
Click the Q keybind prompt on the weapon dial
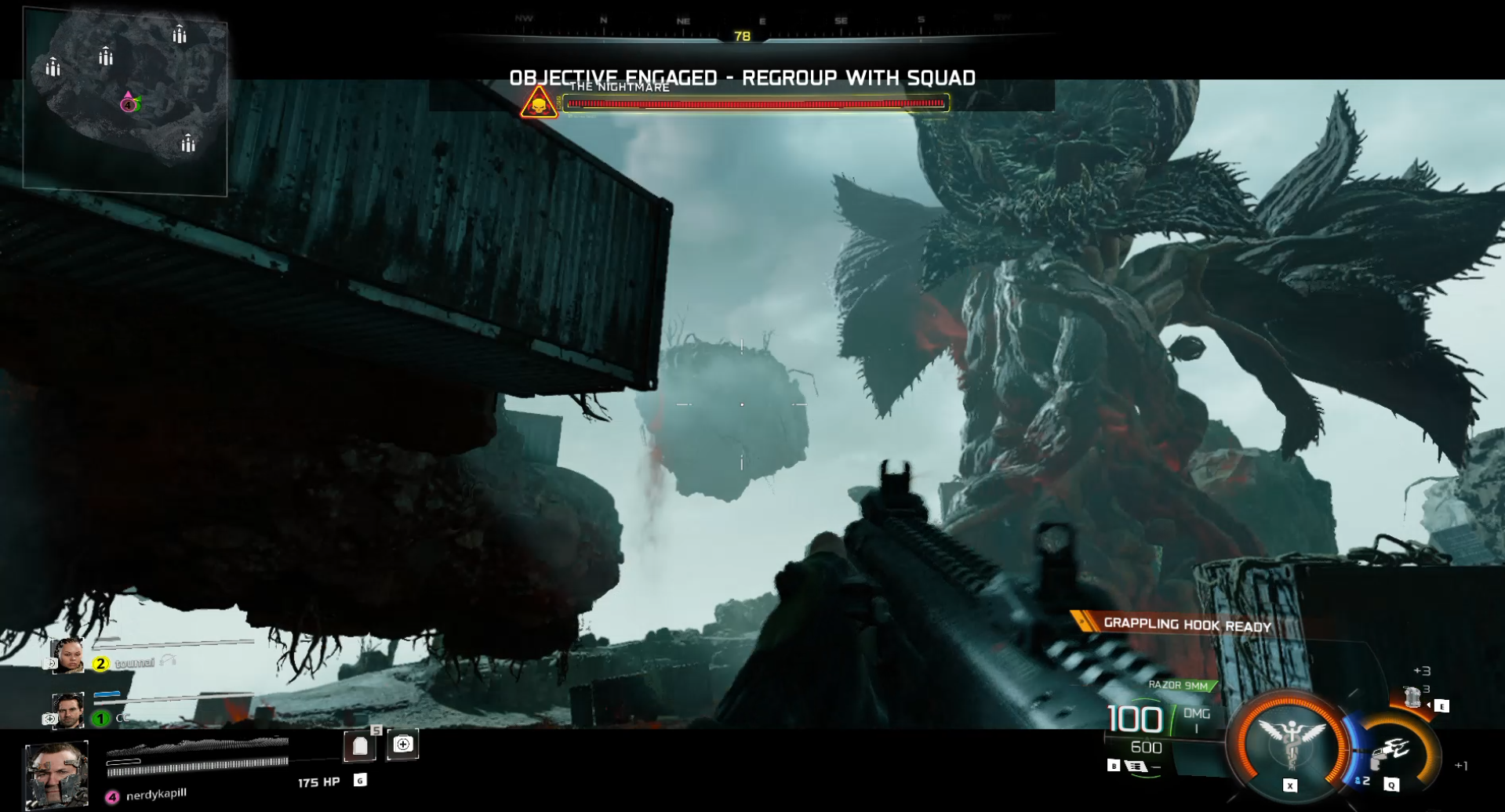click(1390, 785)
